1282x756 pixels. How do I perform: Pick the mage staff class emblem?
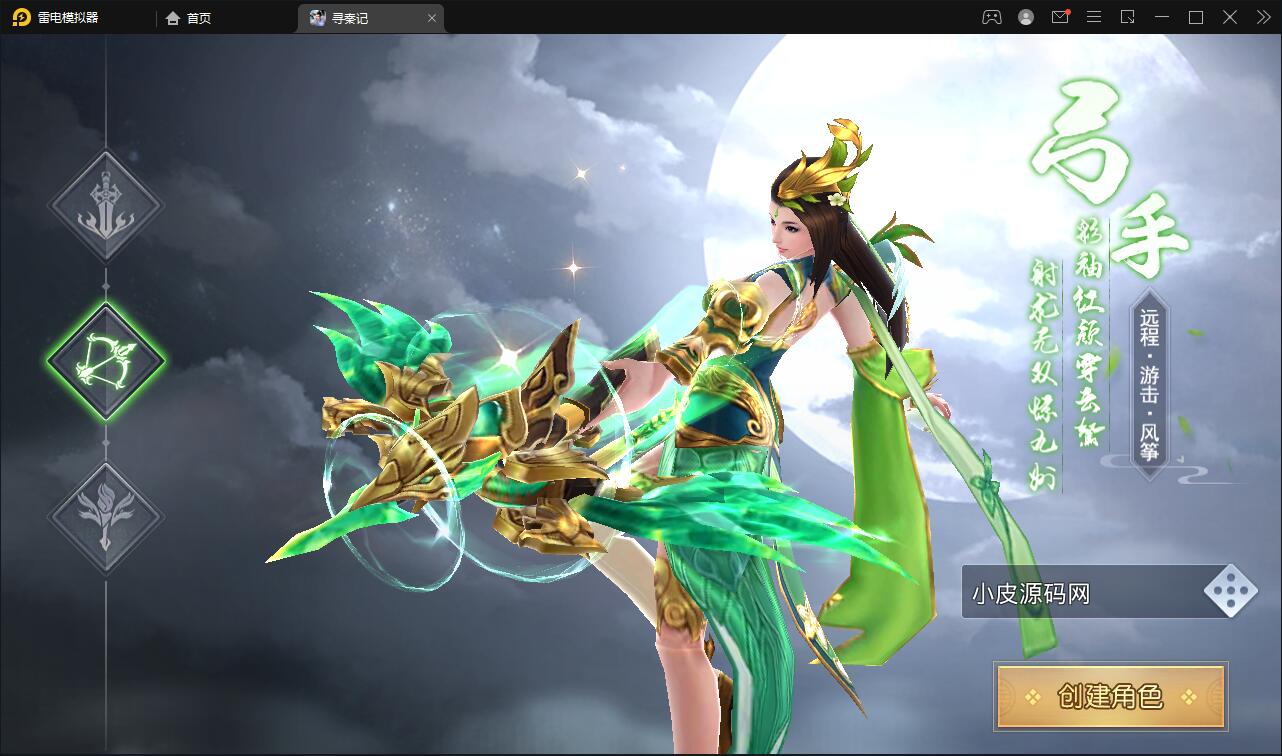pyautogui.click(x=106, y=516)
